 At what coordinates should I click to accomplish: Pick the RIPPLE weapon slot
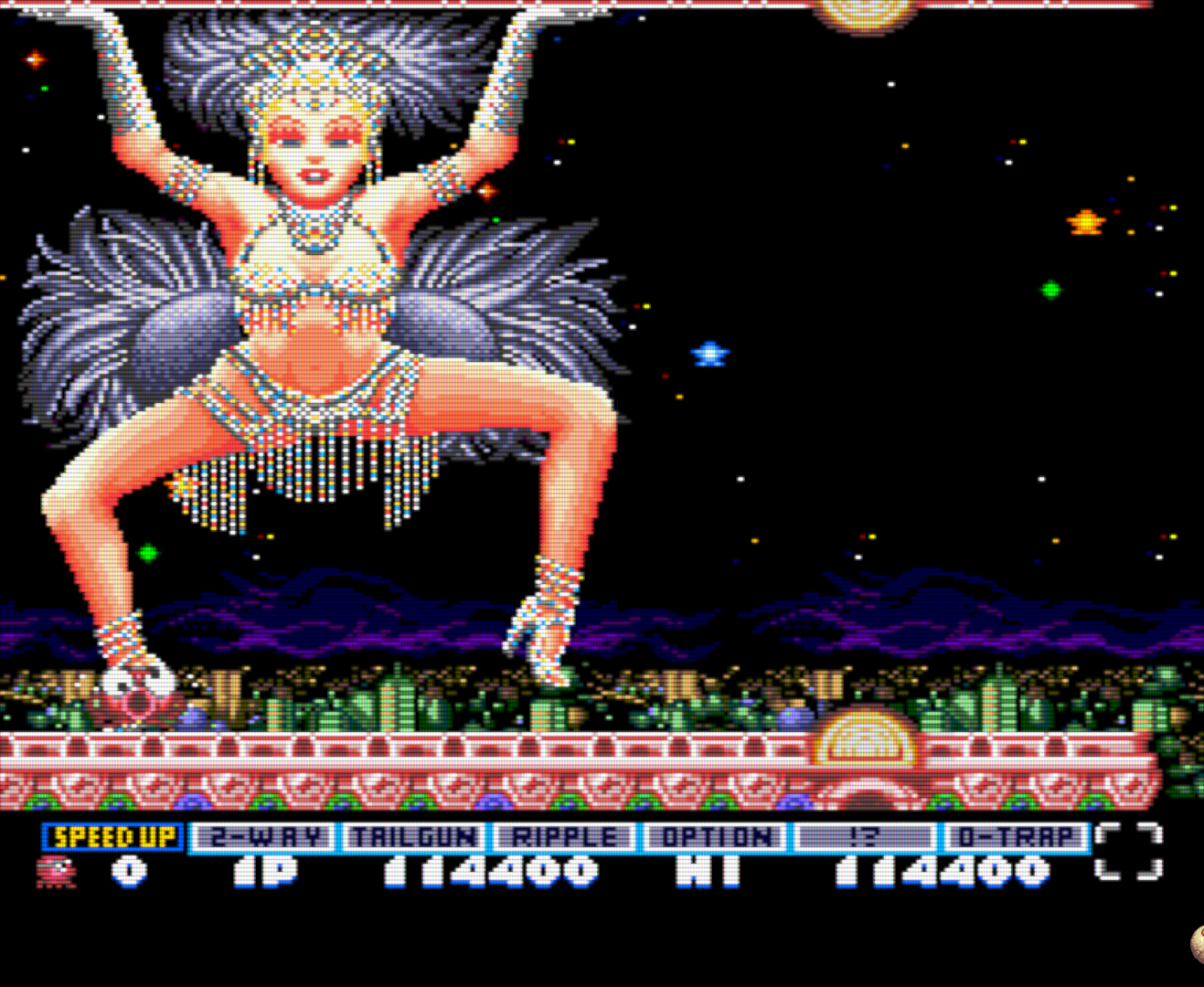point(565,836)
